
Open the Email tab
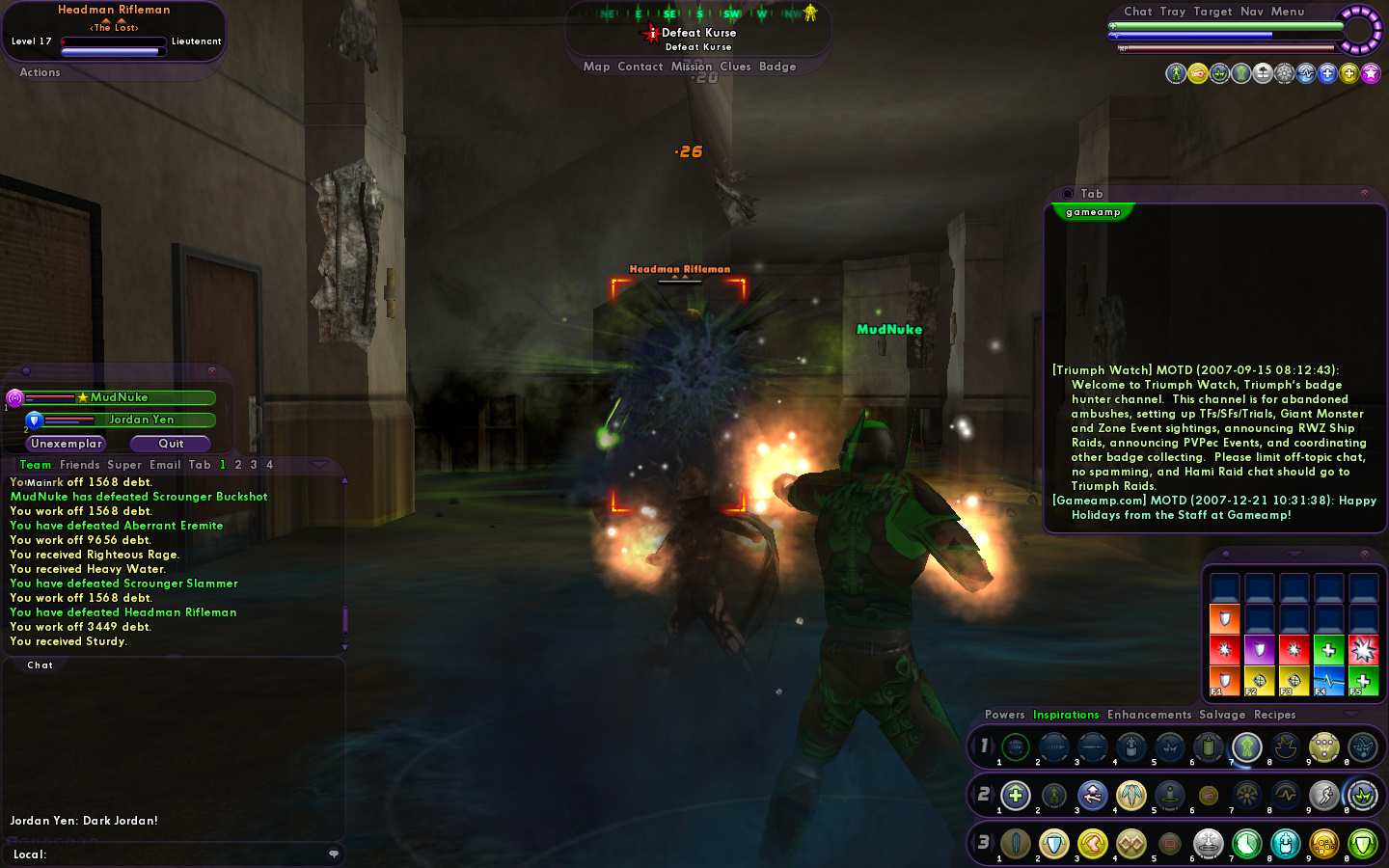tap(165, 465)
